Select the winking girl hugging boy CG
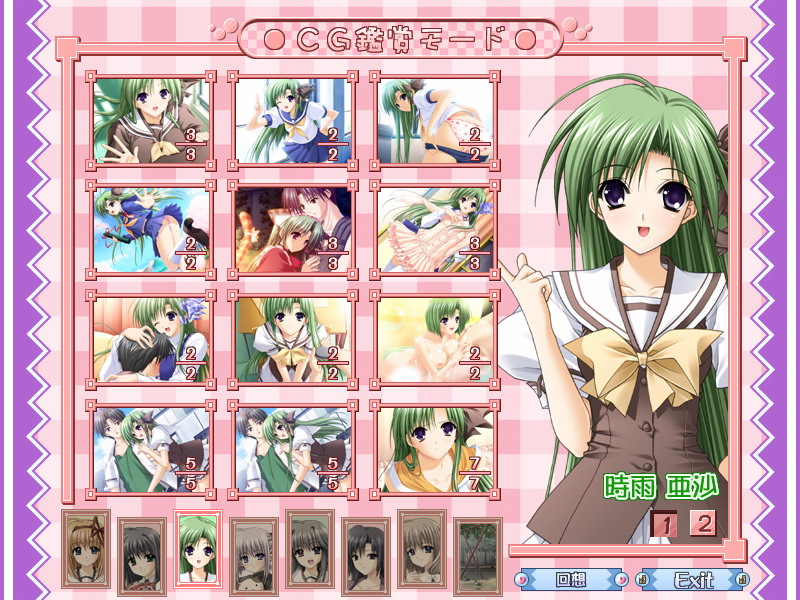800x600 pixels. 150,339
